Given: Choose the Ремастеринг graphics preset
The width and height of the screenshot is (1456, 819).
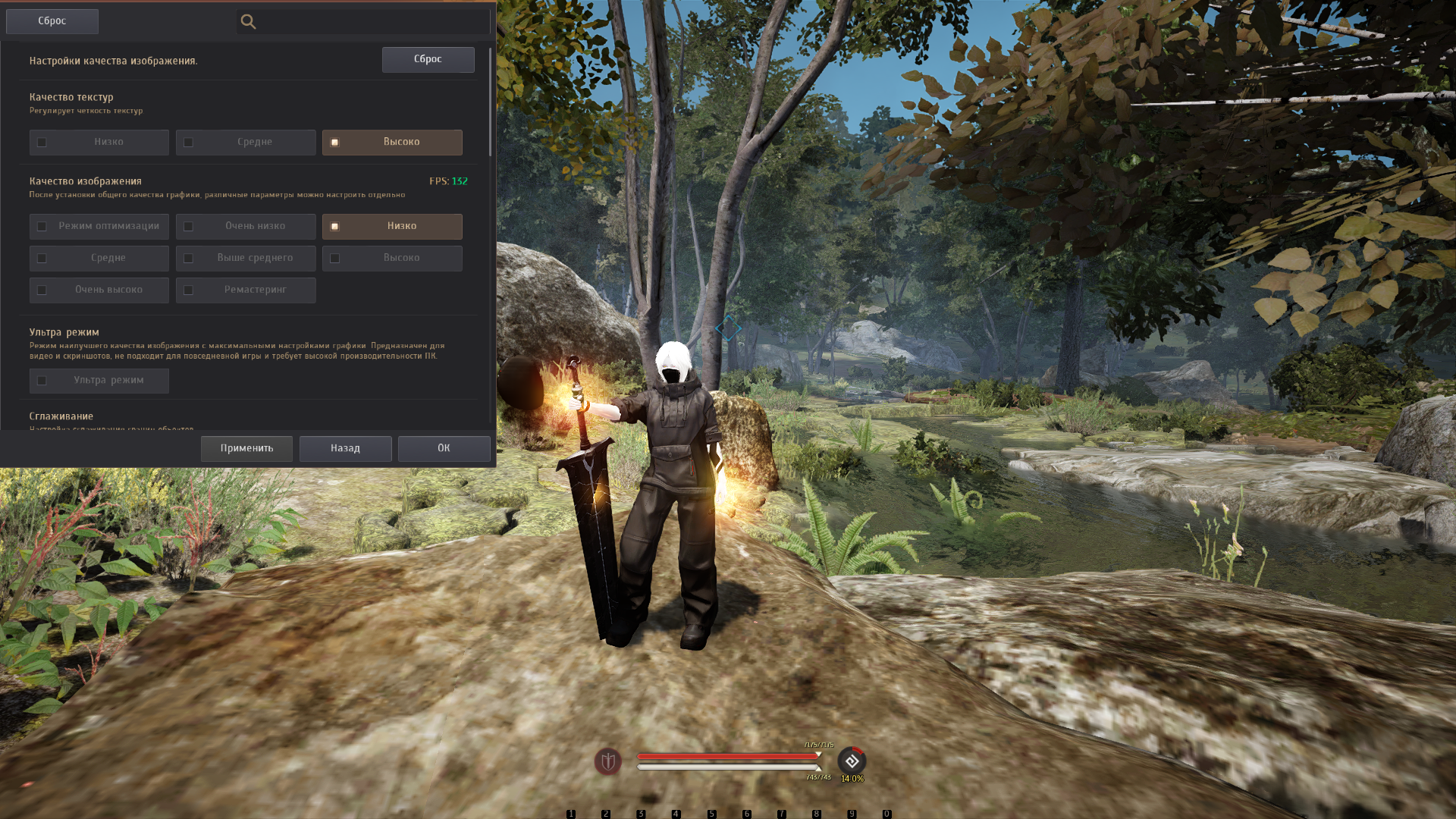Looking at the screenshot, I should click(x=246, y=290).
